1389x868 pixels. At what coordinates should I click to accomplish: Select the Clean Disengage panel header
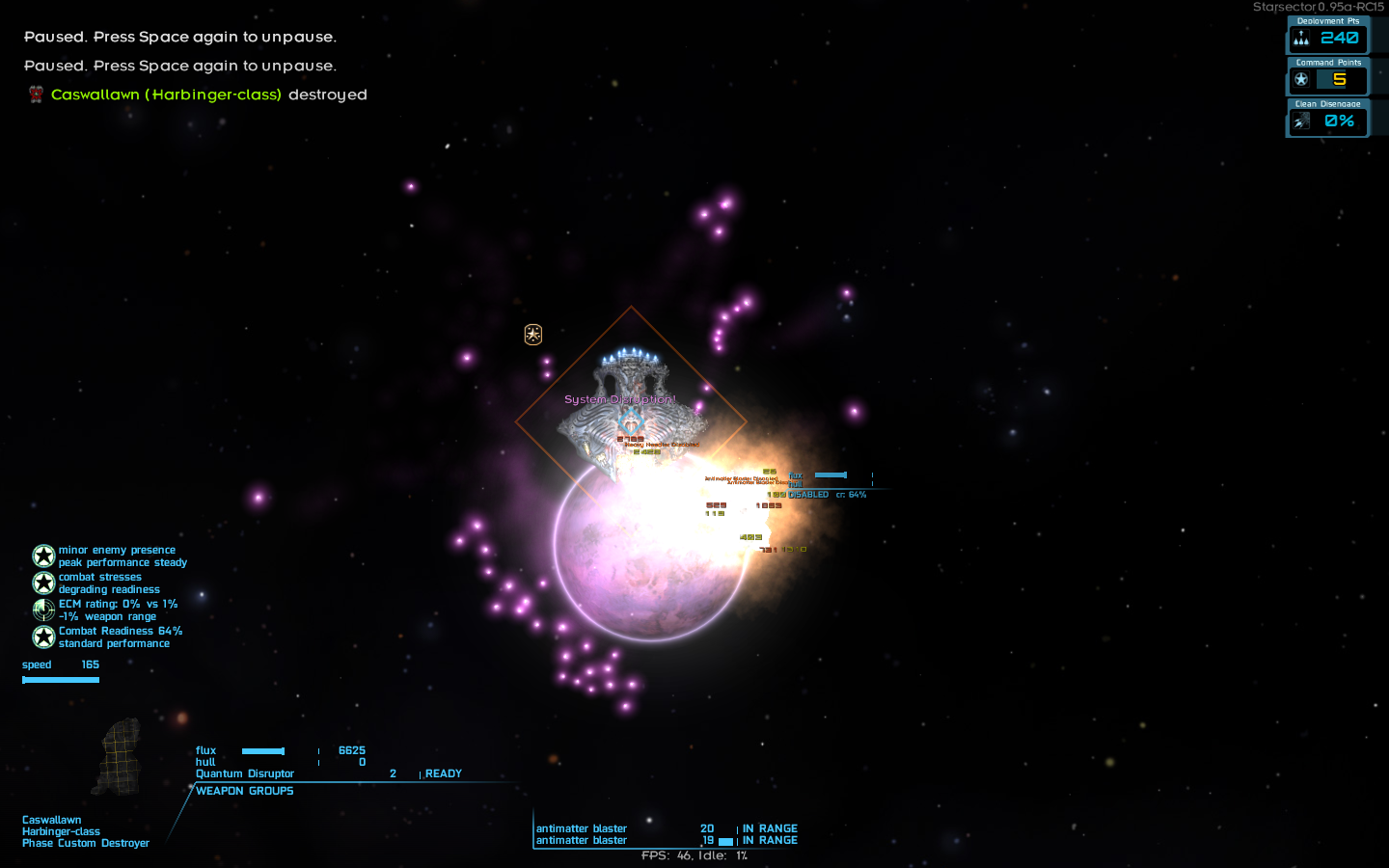tap(1328, 103)
